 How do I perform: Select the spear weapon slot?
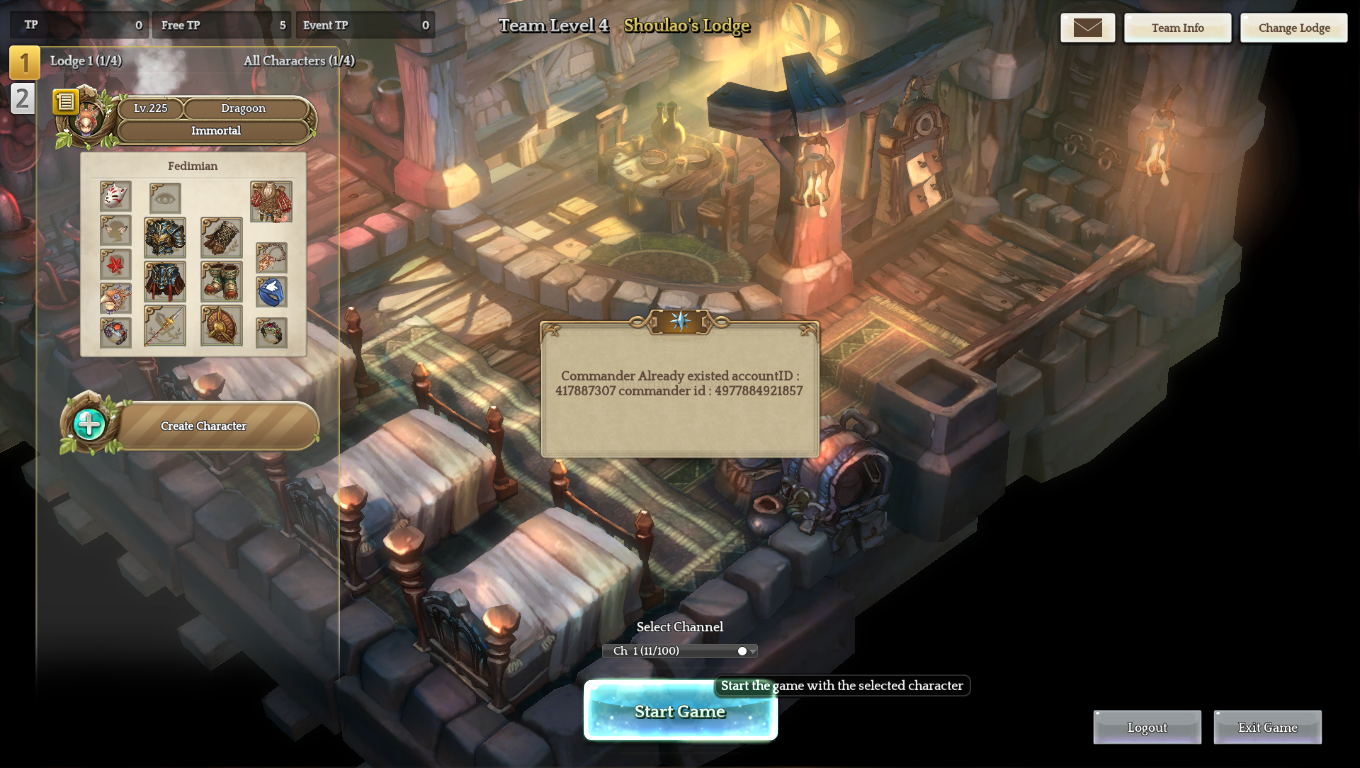[165, 326]
